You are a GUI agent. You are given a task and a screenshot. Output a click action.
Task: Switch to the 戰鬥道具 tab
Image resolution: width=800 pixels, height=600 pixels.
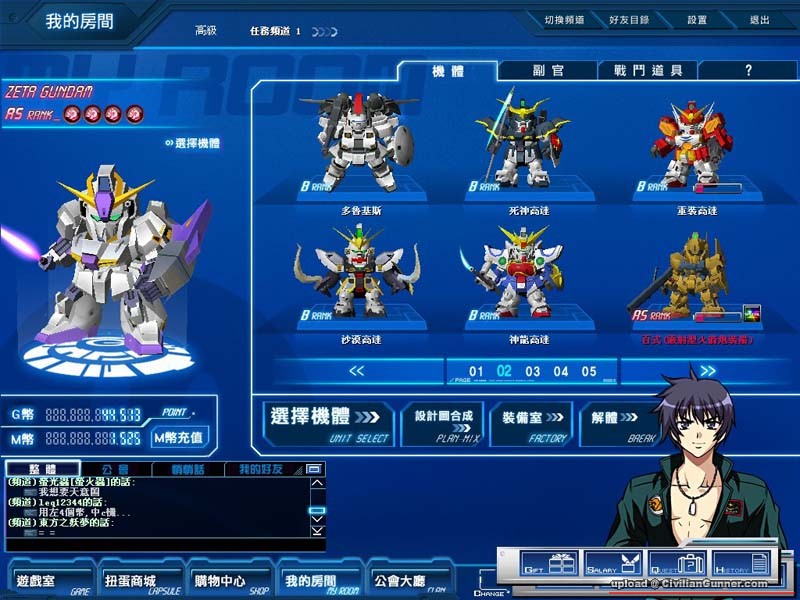pyautogui.click(x=647, y=71)
